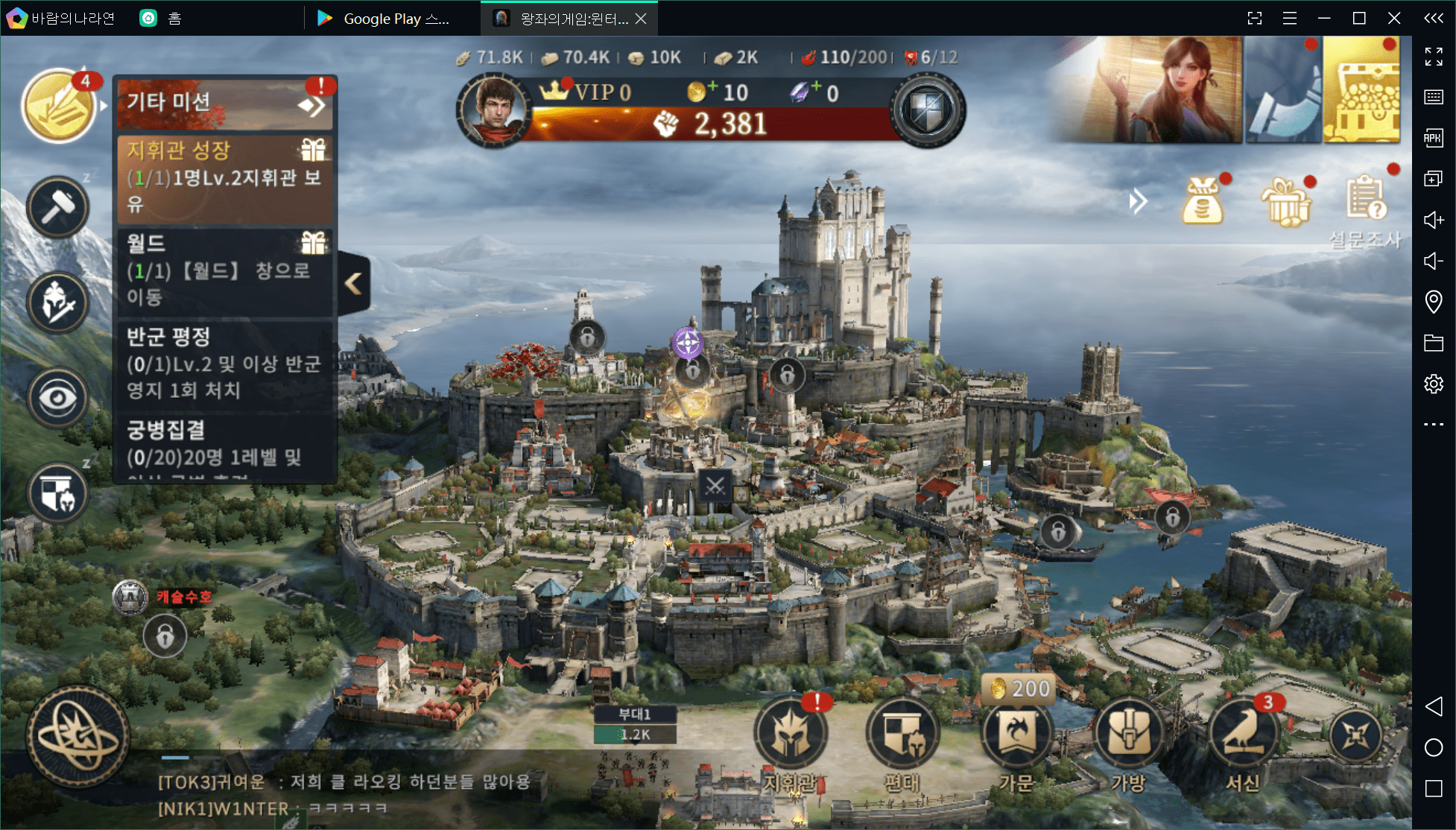The image size is (1456, 830).
Task: Select the 지휘관 성장 mission entry
Action: click(x=224, y=179)
